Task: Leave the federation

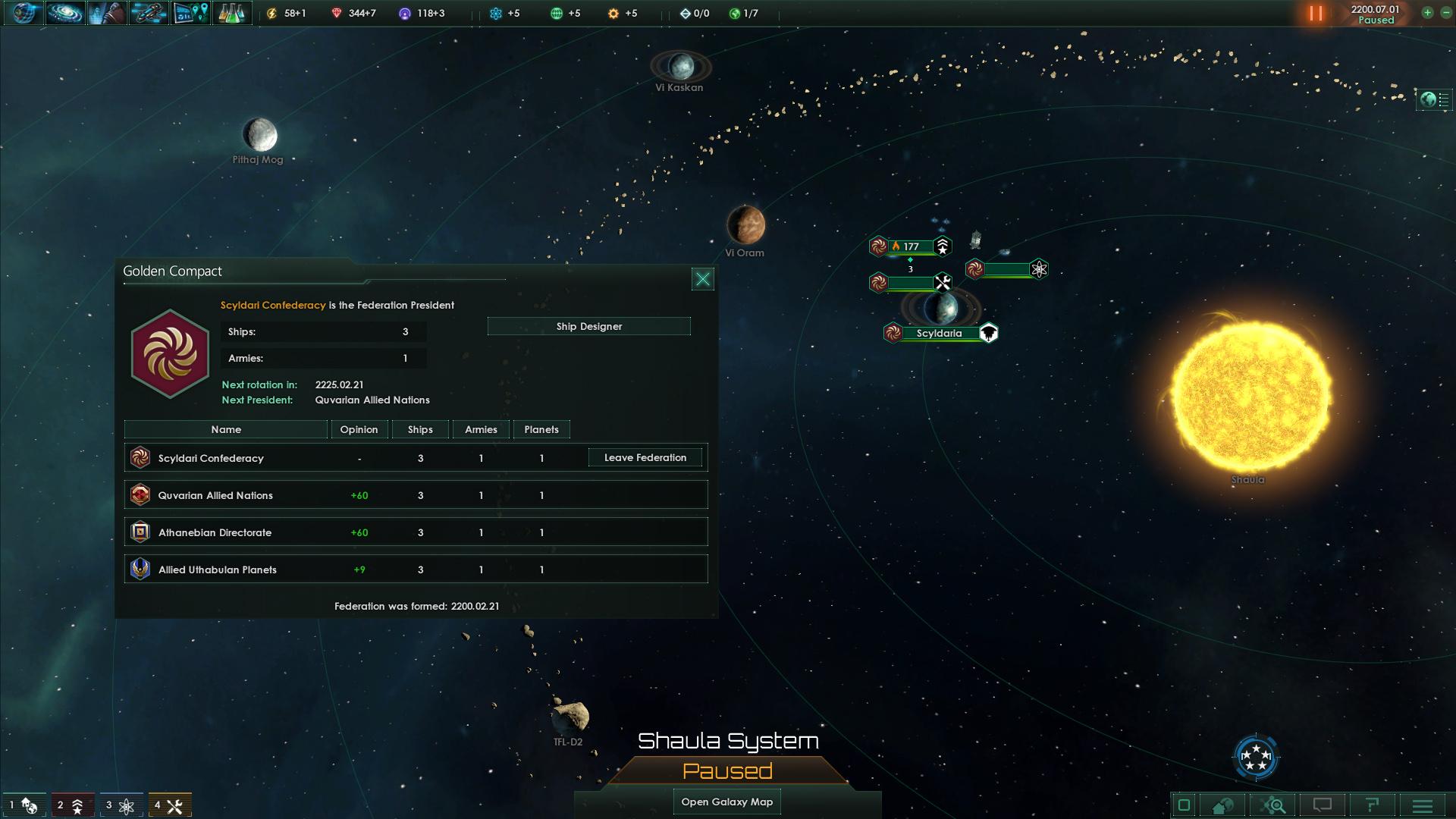Action: coord(645,457)
